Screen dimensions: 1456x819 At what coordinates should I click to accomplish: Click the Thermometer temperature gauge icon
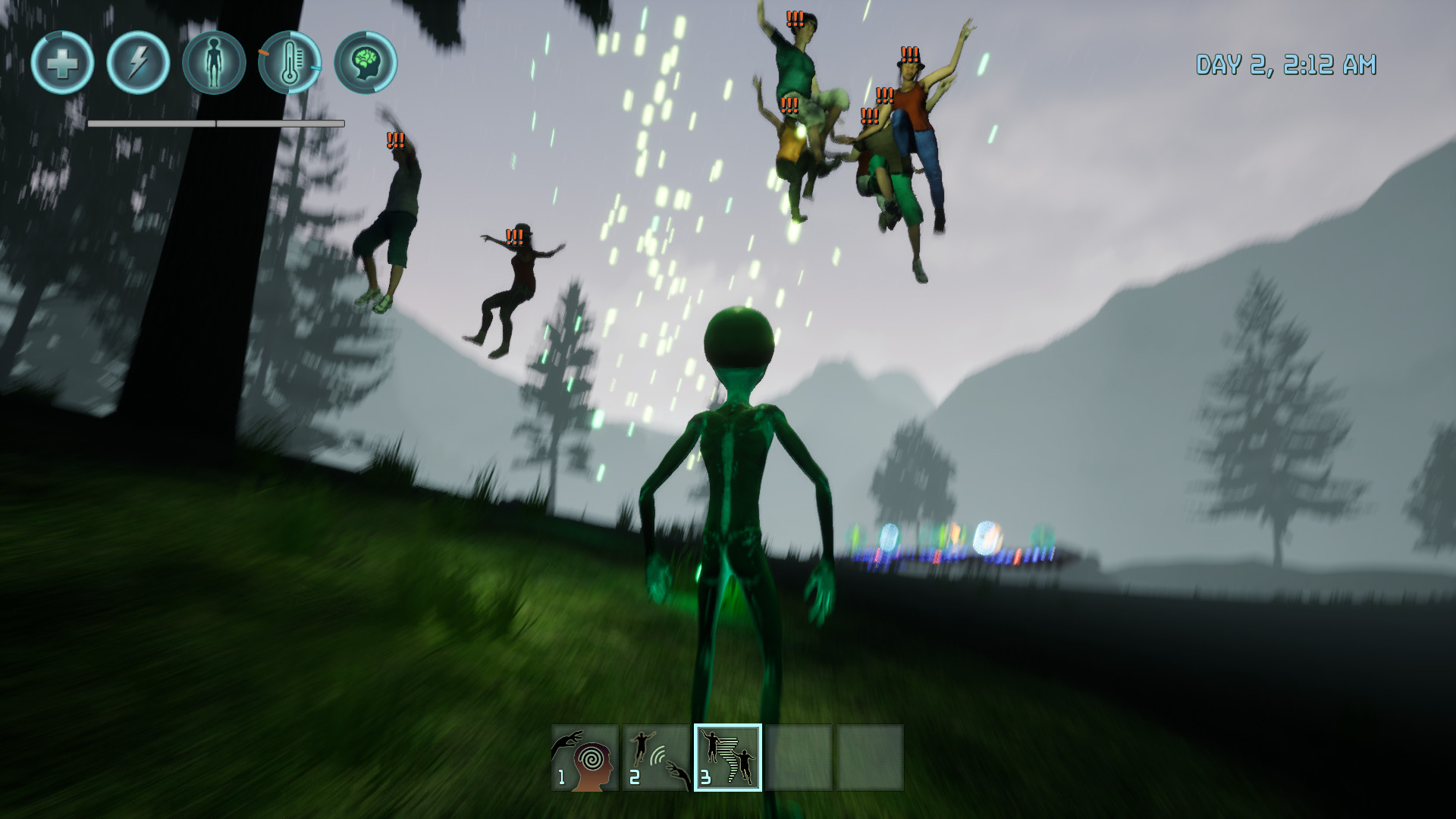pyautogui.click(x=290, y=65)
